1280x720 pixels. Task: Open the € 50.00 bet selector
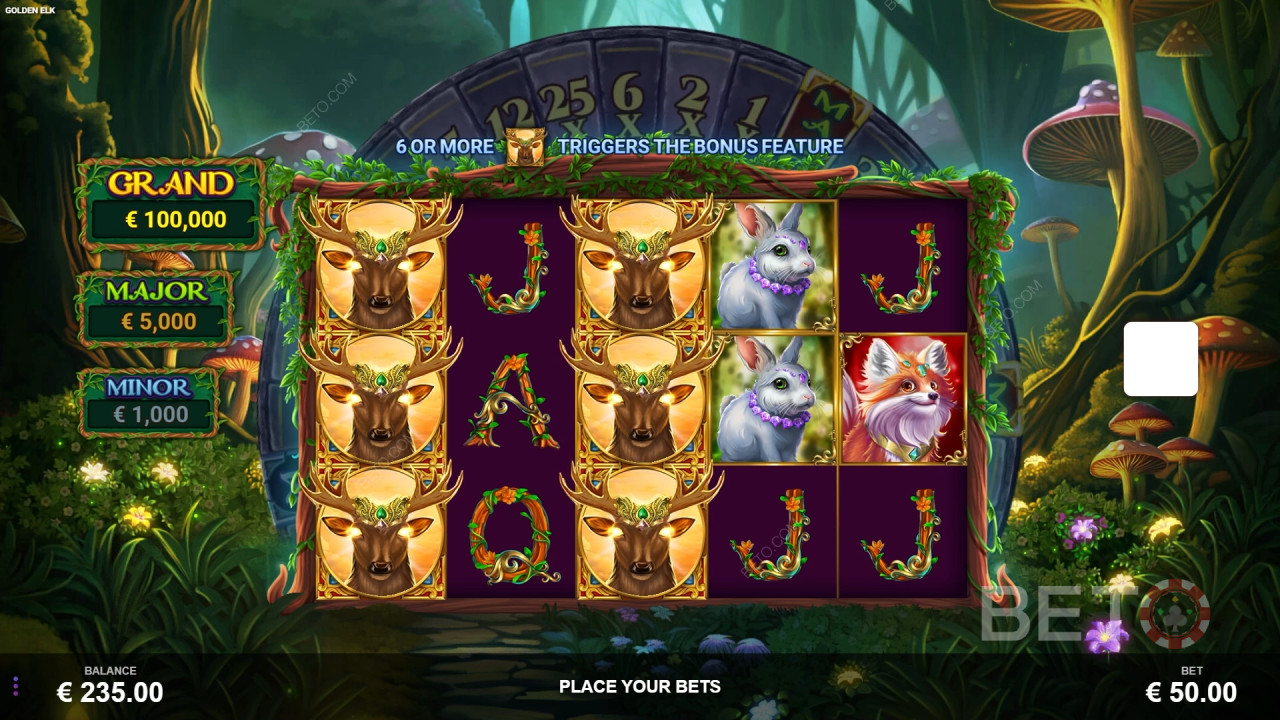point(1191,691)
